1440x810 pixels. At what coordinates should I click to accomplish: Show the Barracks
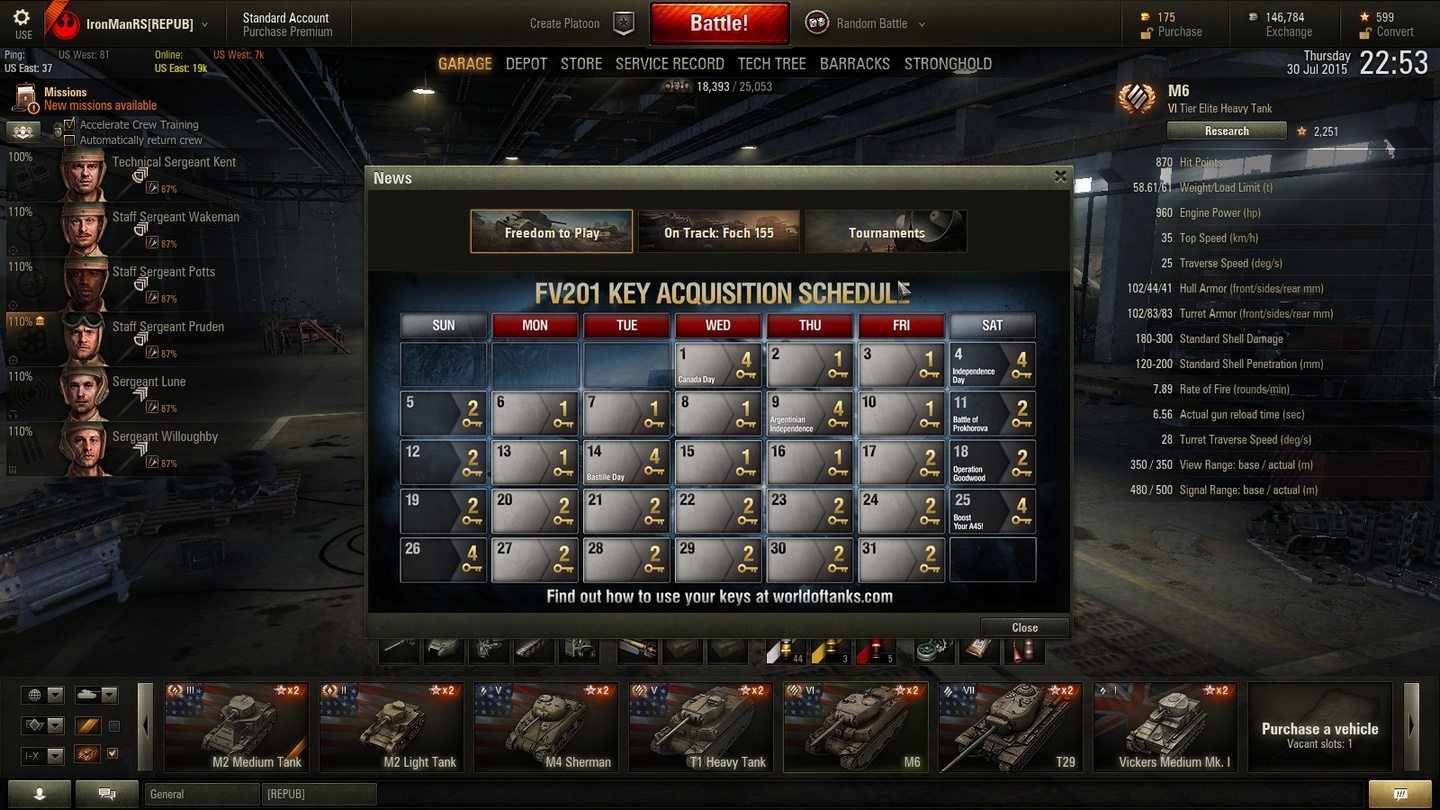(854, 63)
